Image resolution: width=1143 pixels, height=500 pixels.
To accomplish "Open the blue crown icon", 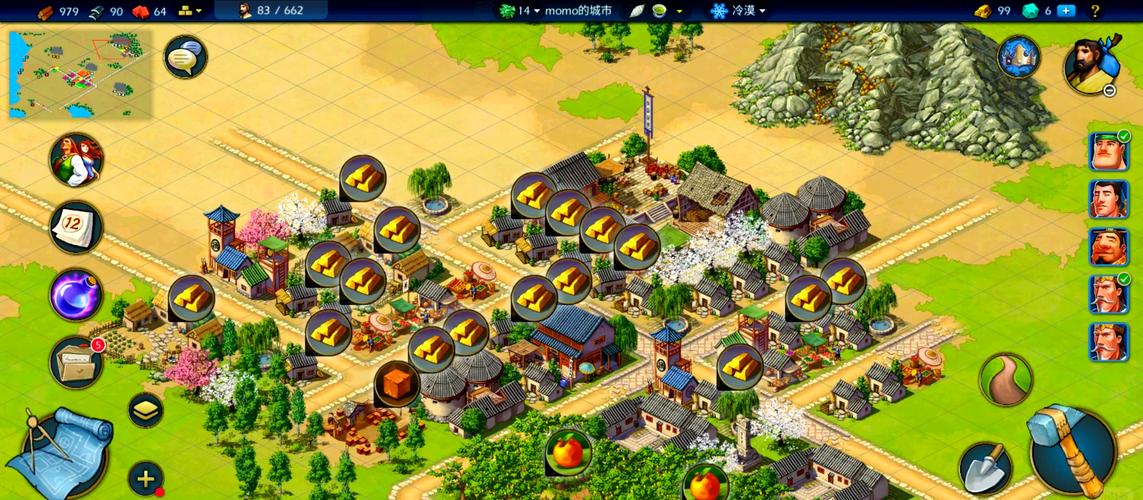I will [1019, 57].
